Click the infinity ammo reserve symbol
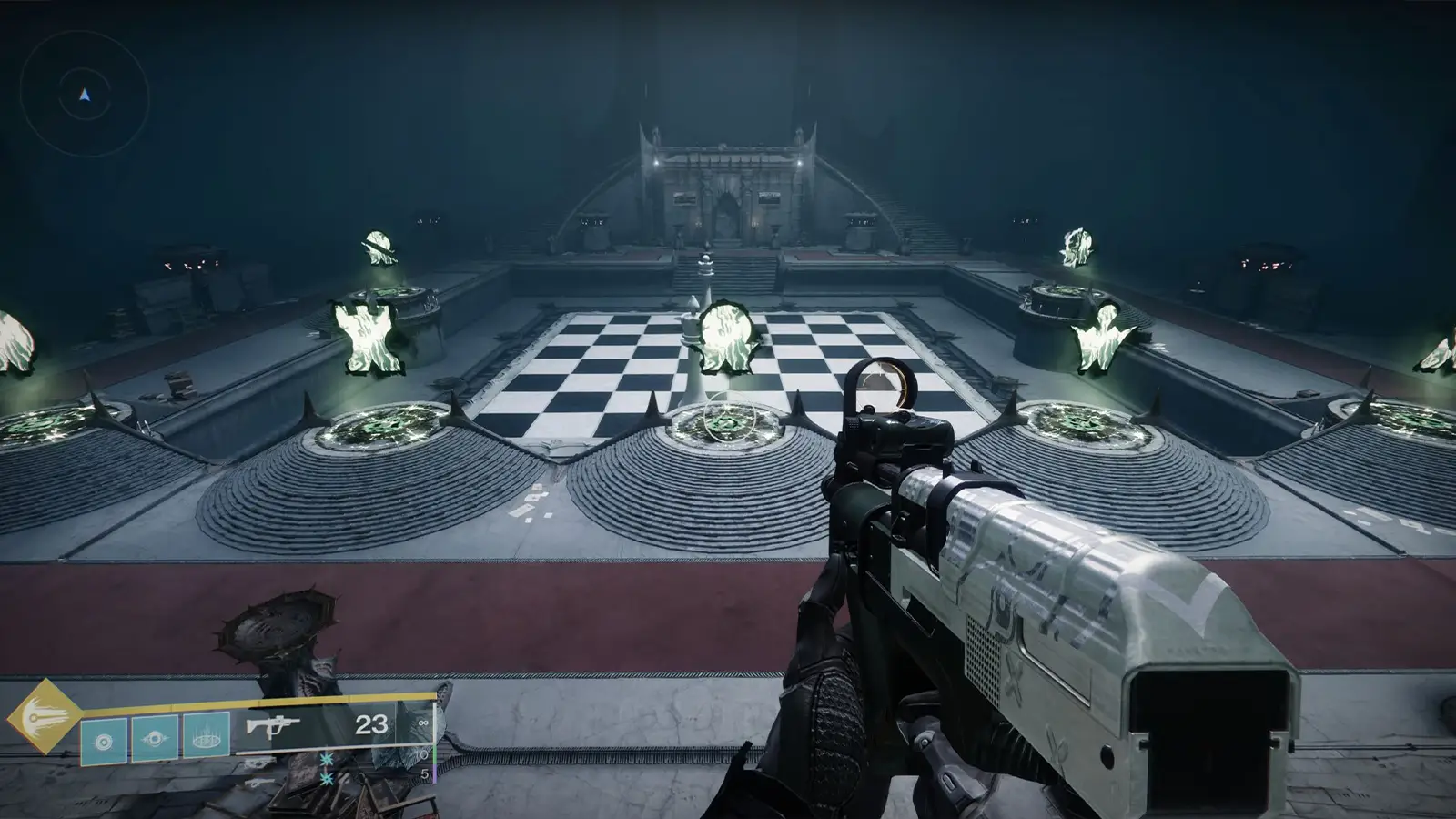1456x819 pixels. coord(424,723)
